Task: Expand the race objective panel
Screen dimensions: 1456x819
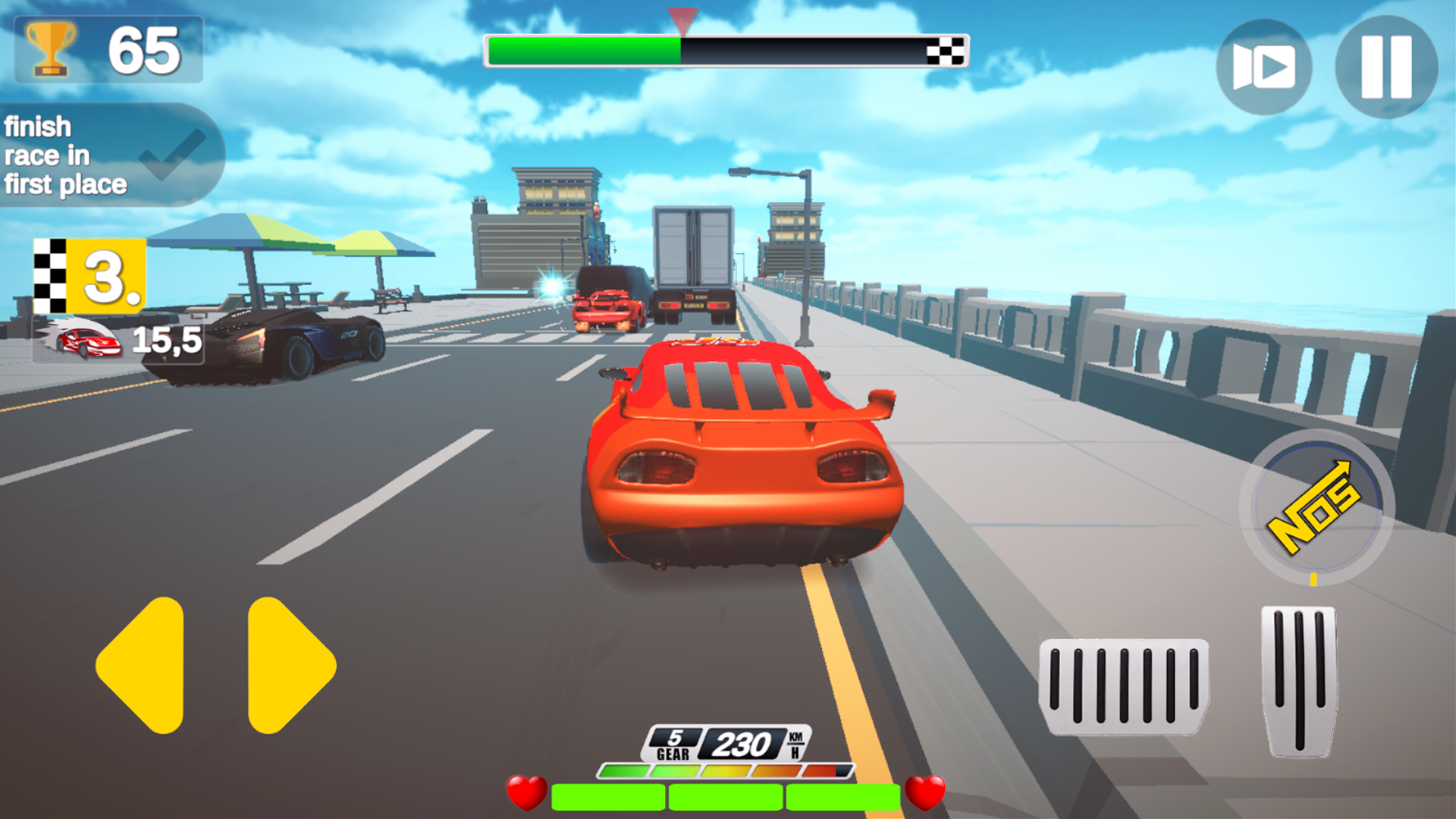Action: pyautogui.click(x=106, y=152)
